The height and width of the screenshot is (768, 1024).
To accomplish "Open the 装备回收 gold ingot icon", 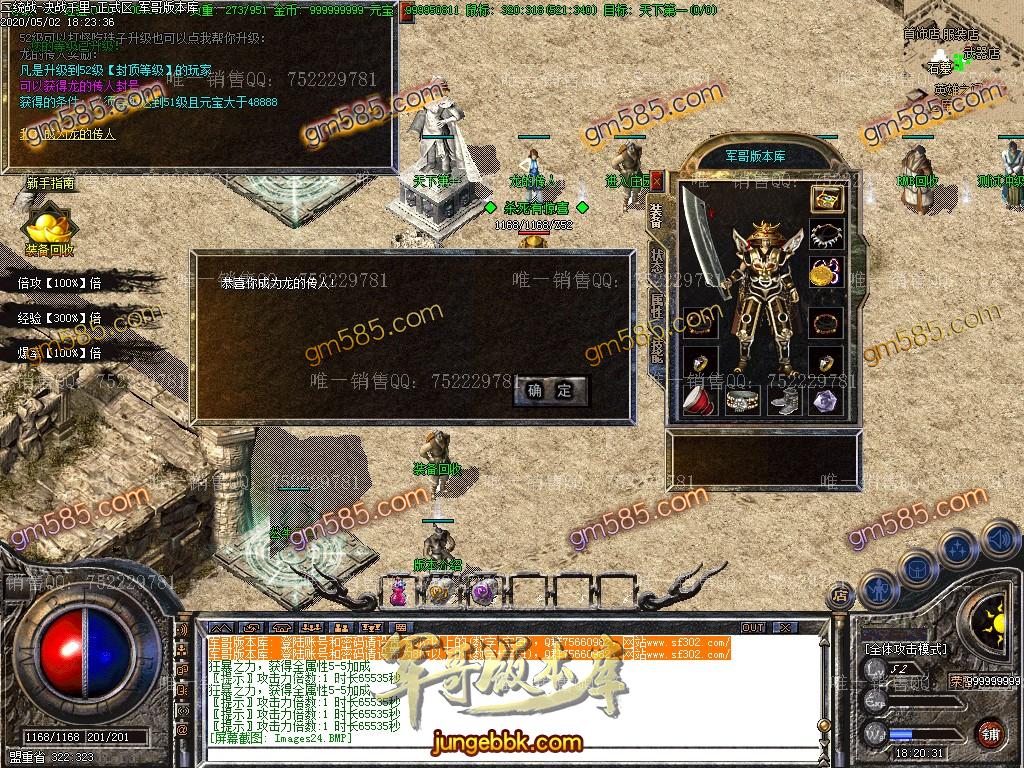I will click(48, 228).
